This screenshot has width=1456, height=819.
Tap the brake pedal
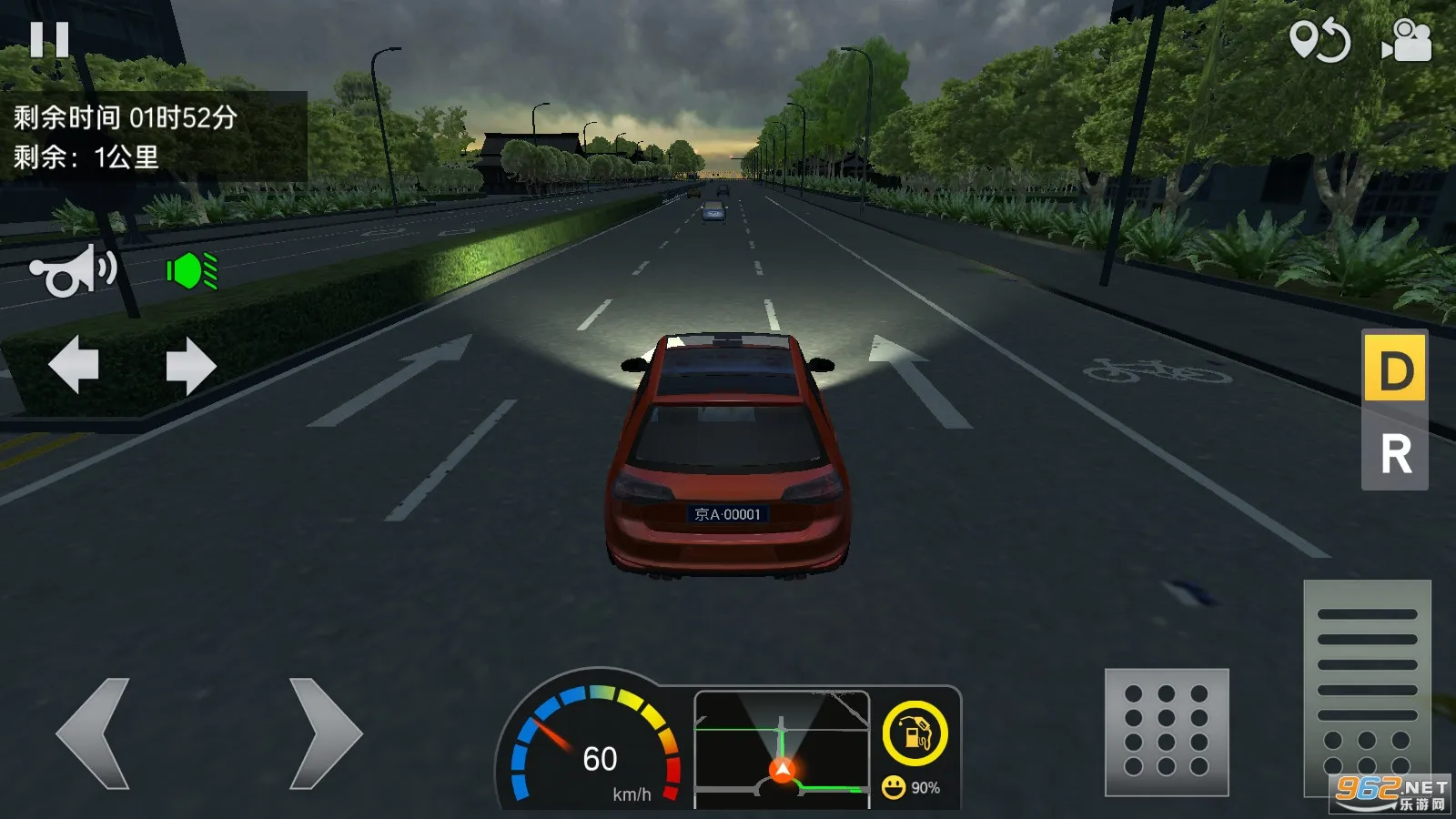1167,732
